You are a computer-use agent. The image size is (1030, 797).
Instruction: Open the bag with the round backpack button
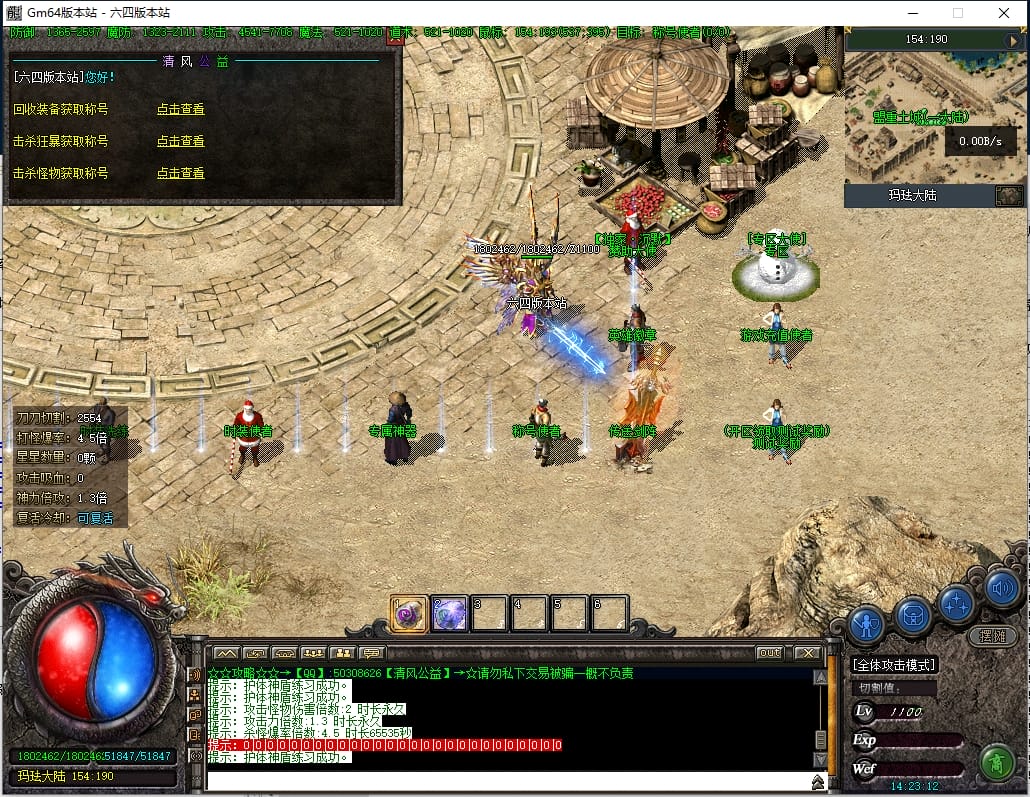click(912, 615)
